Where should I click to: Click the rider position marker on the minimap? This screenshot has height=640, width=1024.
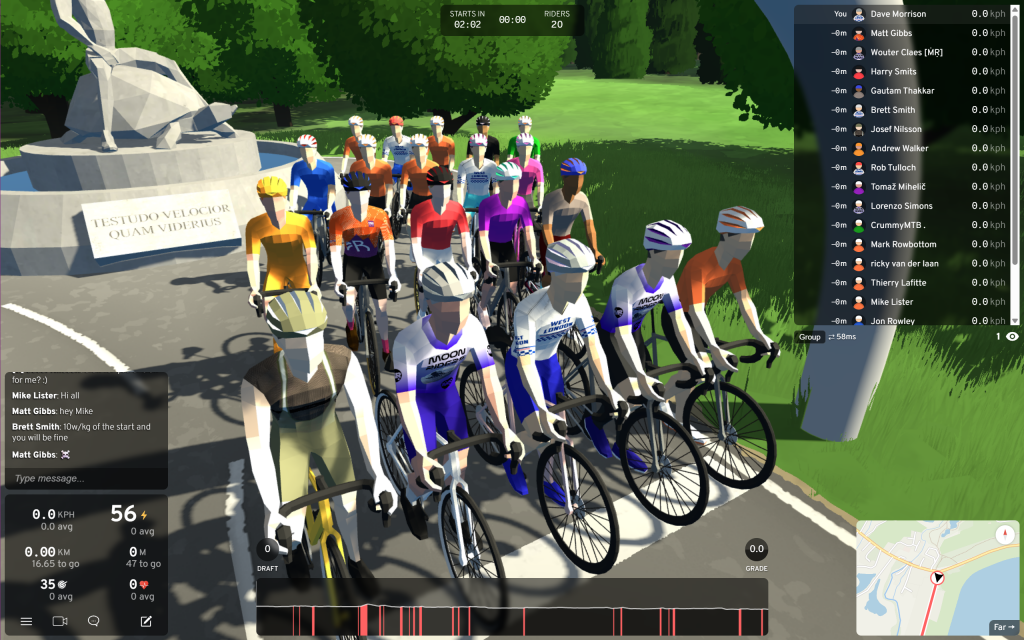coord(938,578)
